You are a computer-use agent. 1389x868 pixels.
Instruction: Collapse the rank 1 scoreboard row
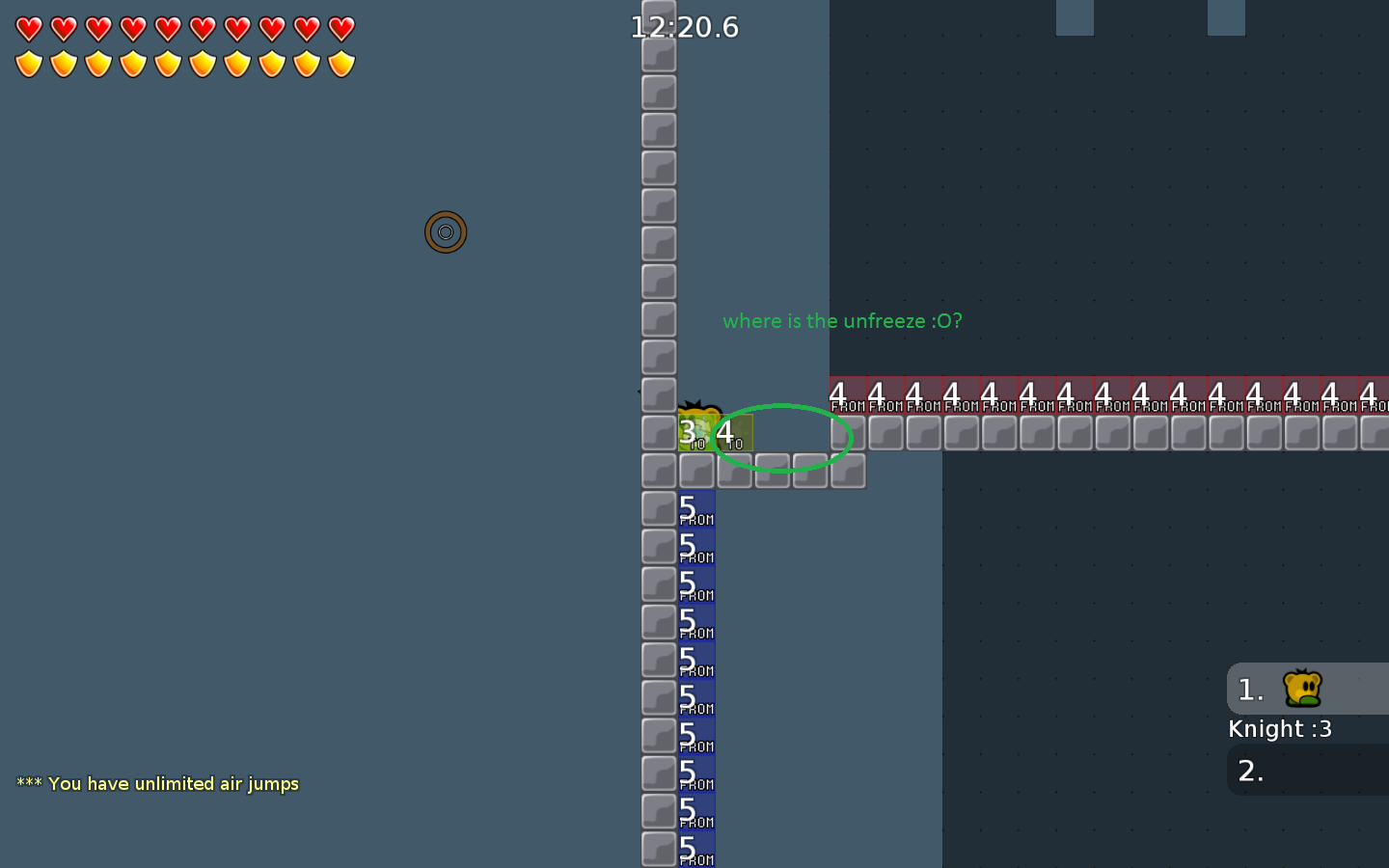[1249, 689]
